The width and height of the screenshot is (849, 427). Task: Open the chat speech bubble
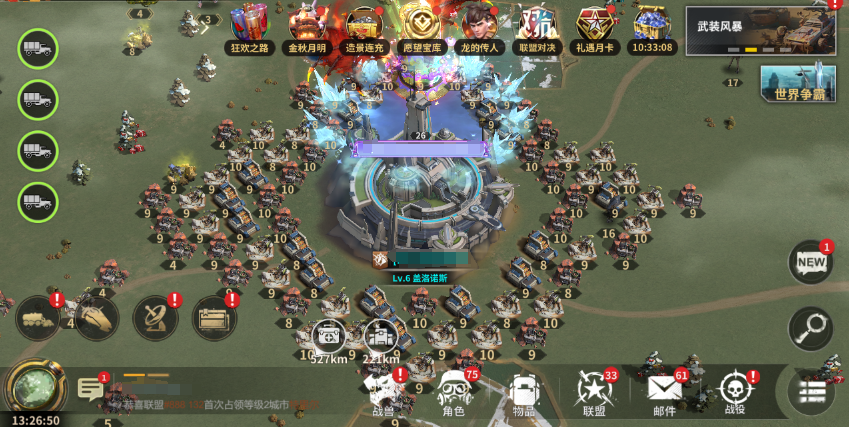89,387
